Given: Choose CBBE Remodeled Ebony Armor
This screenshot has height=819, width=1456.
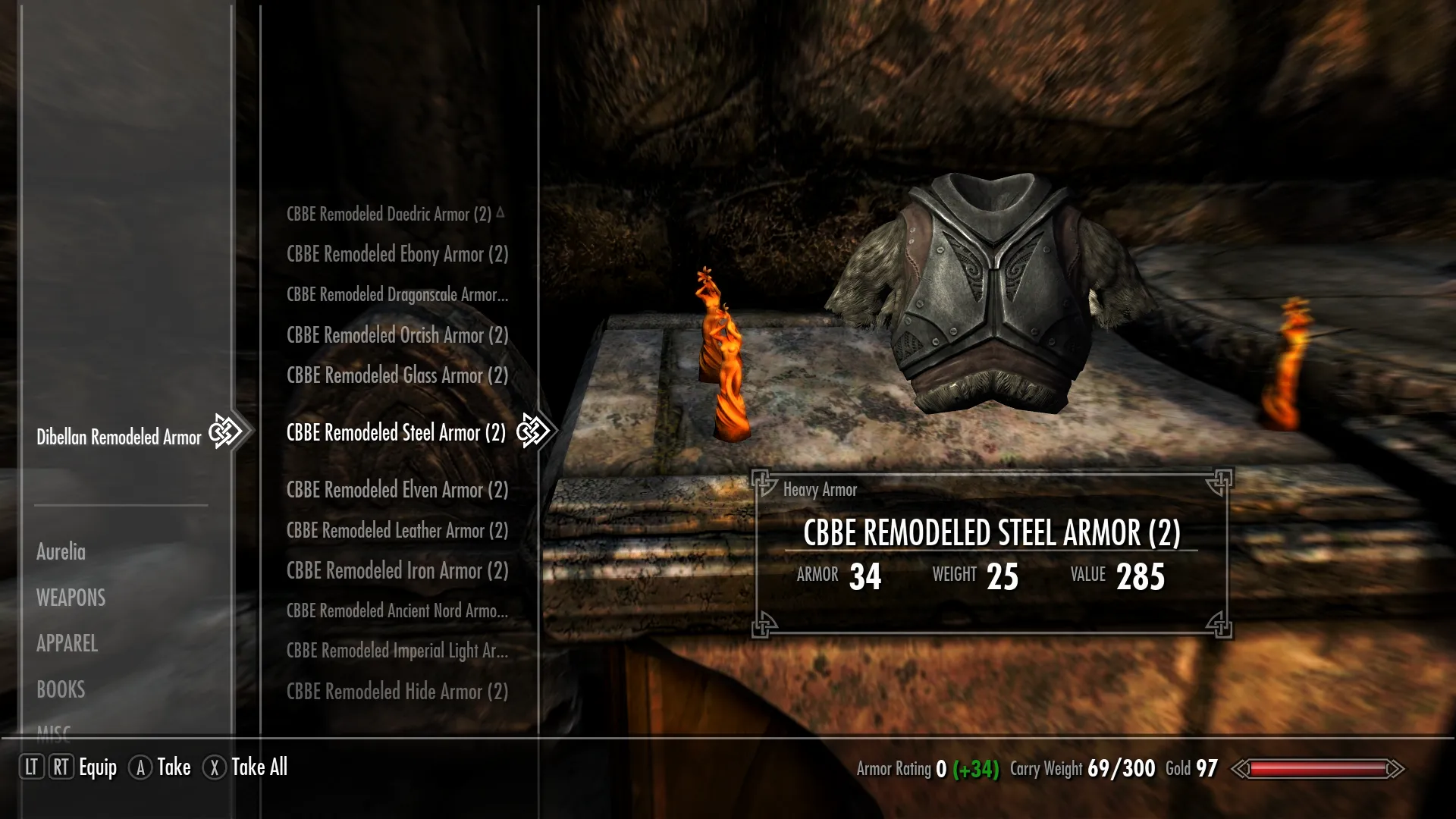Looking at the screenshot, I should (x=397, y=255).
